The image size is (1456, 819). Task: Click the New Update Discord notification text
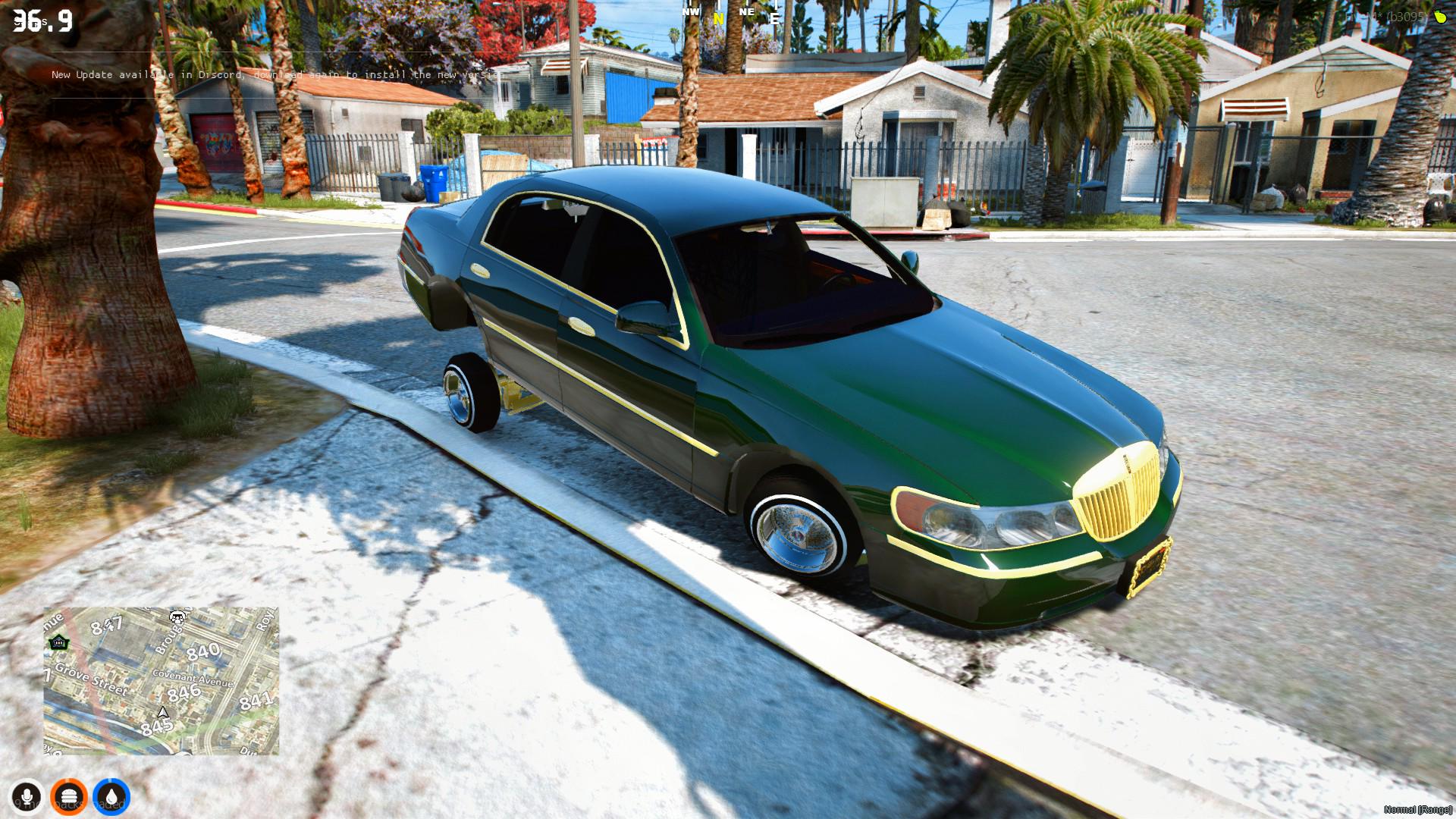[277, 75]
